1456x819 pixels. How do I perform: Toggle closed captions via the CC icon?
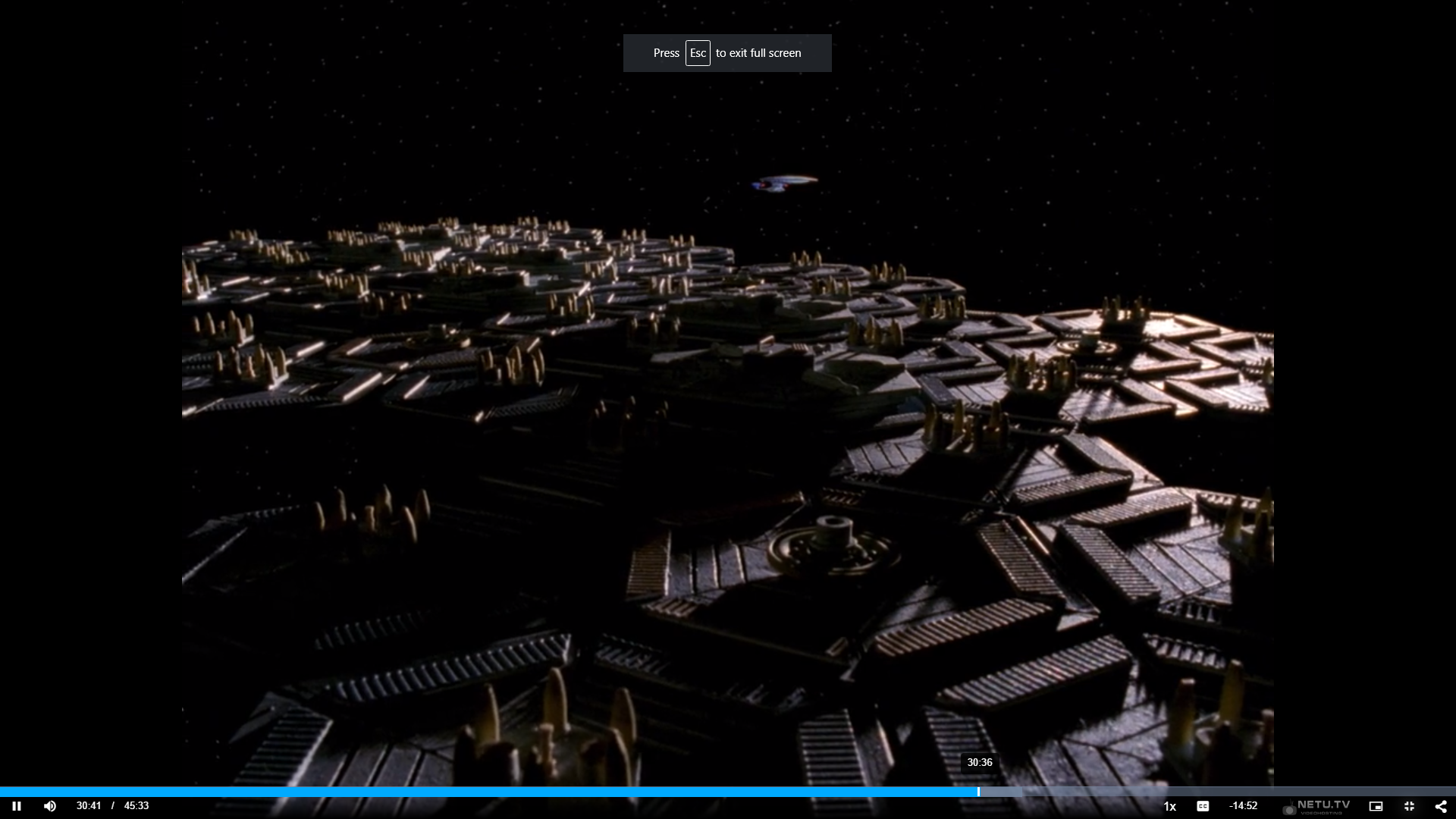tap(1203, 805)
